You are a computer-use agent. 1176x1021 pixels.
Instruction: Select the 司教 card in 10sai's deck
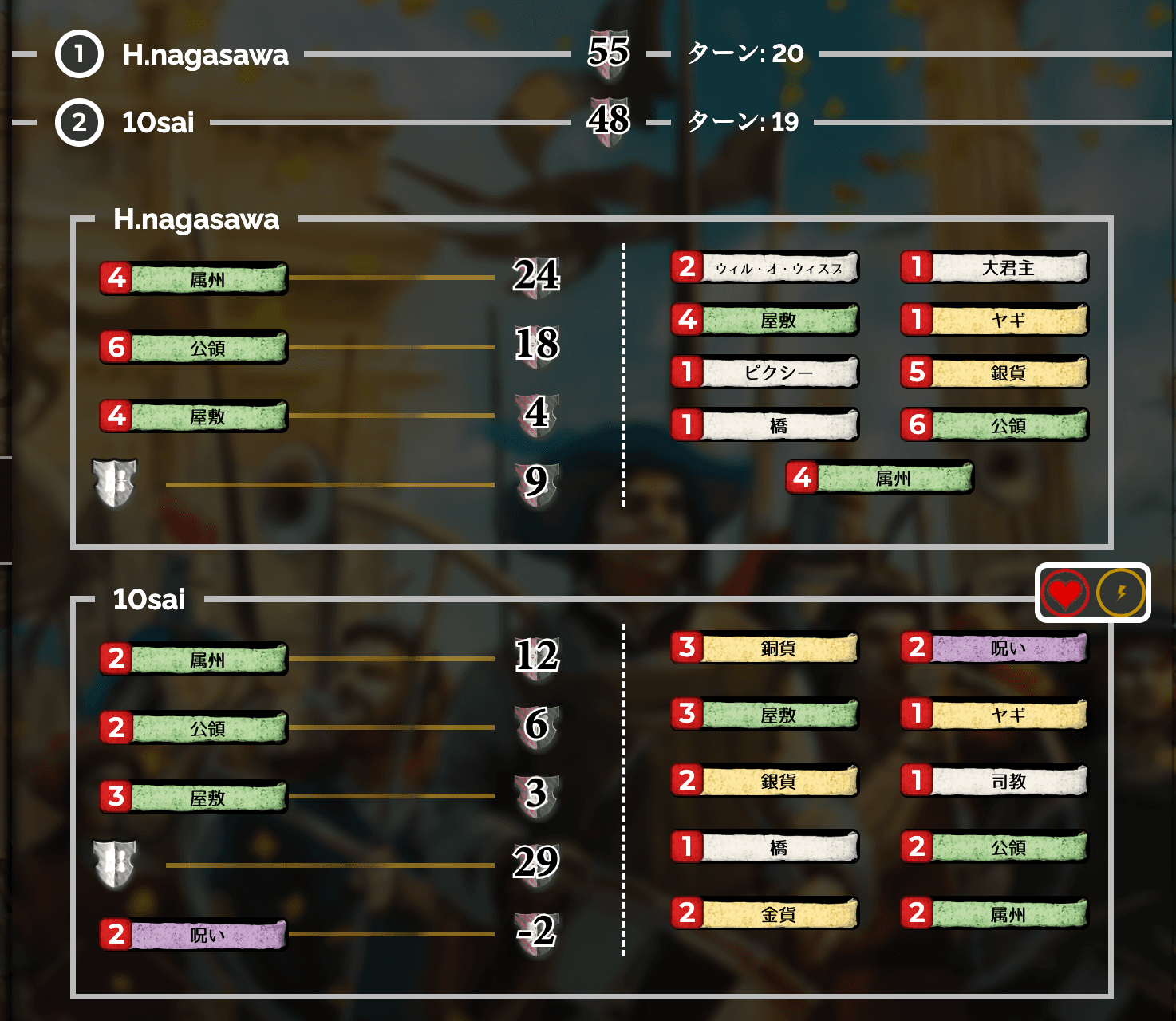[x=994, y=781]
